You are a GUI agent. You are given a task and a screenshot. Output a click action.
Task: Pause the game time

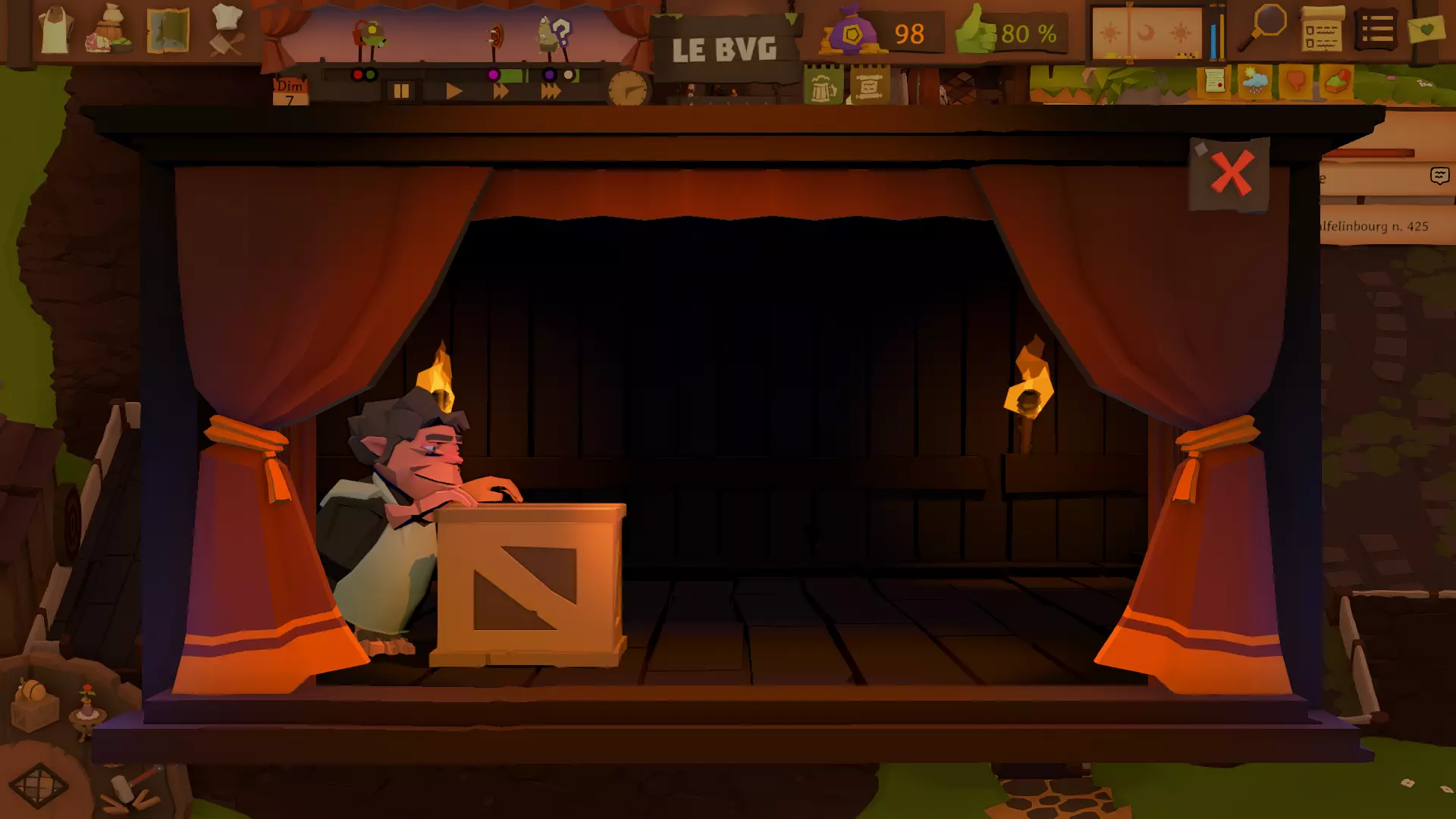pos(401,92)
